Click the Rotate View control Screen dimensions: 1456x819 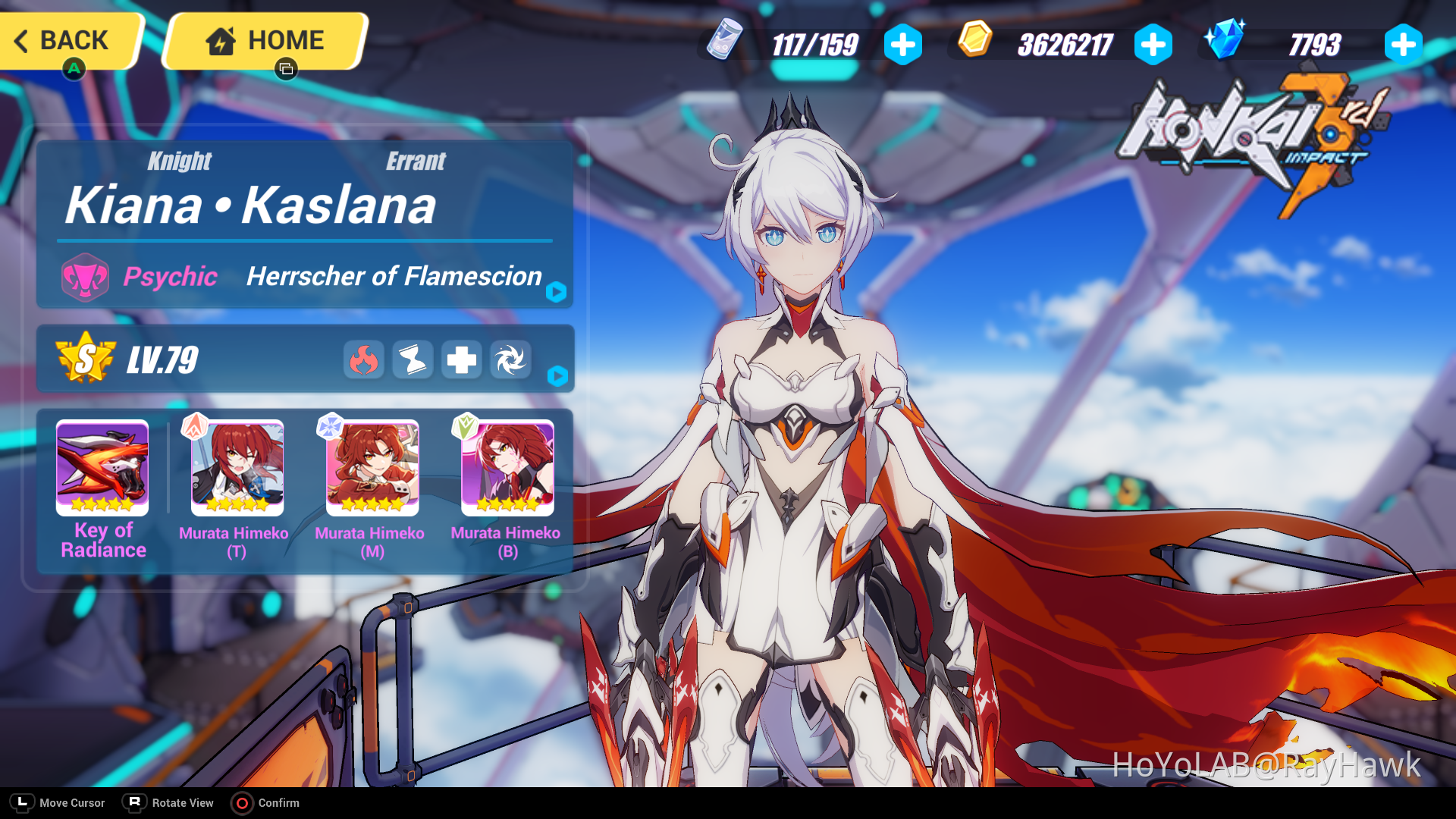133,802
